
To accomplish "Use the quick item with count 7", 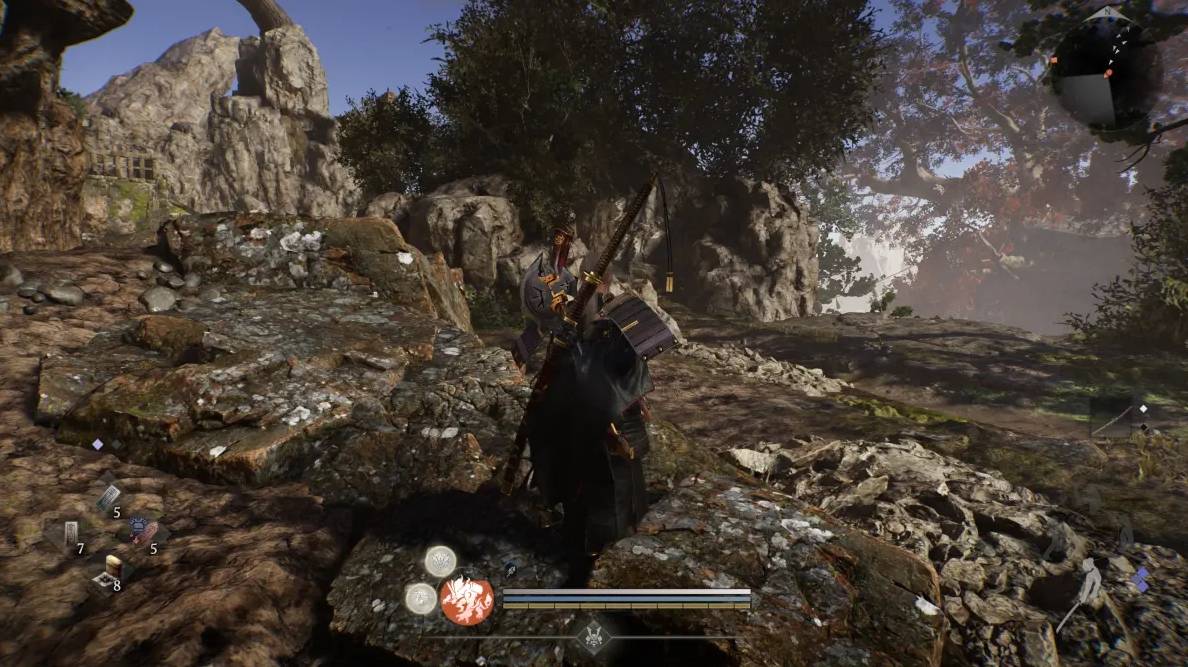I will [70, 534].
